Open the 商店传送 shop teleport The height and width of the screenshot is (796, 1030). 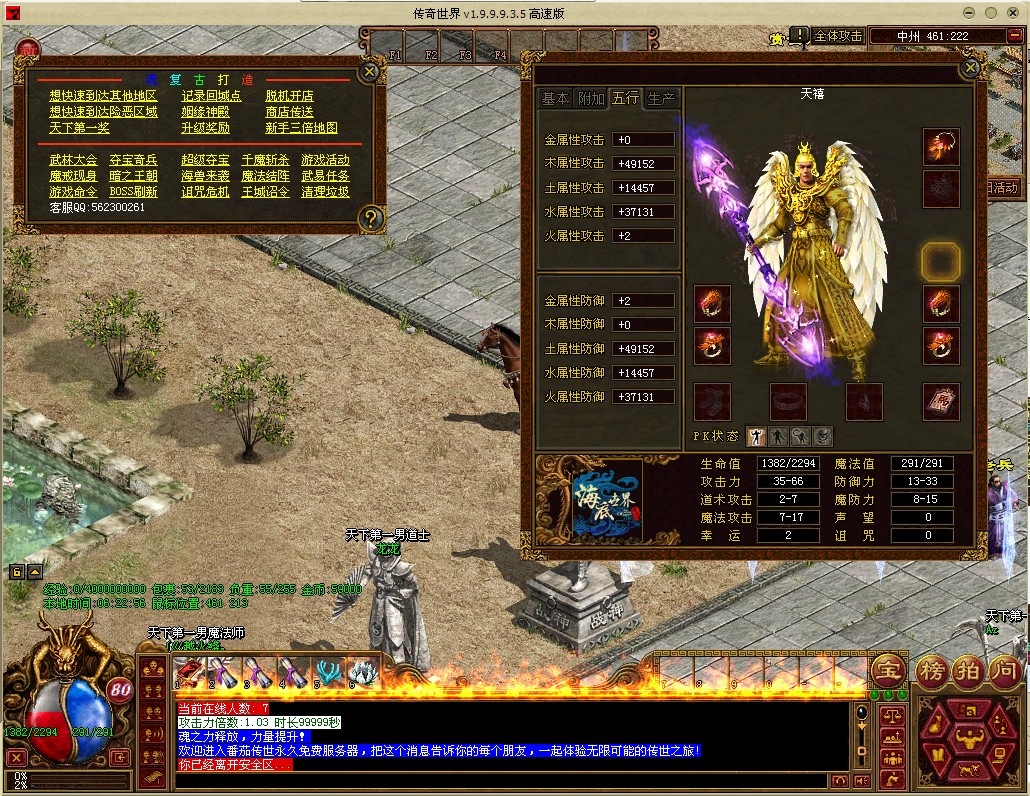click(x=289, y=112)
